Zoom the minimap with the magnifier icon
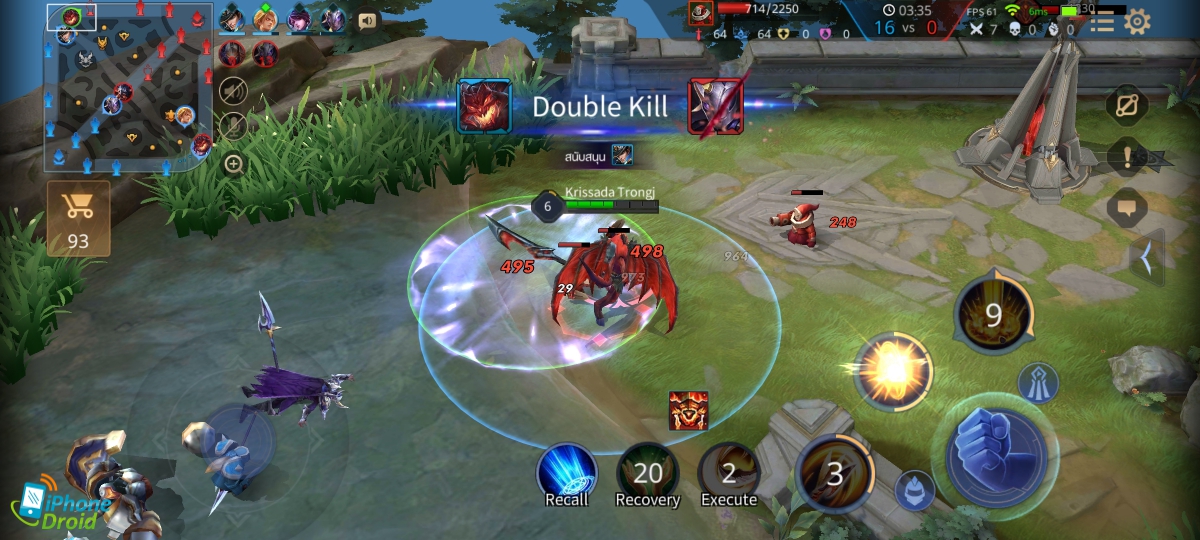Screen dimensions: 1200x540 233,164
